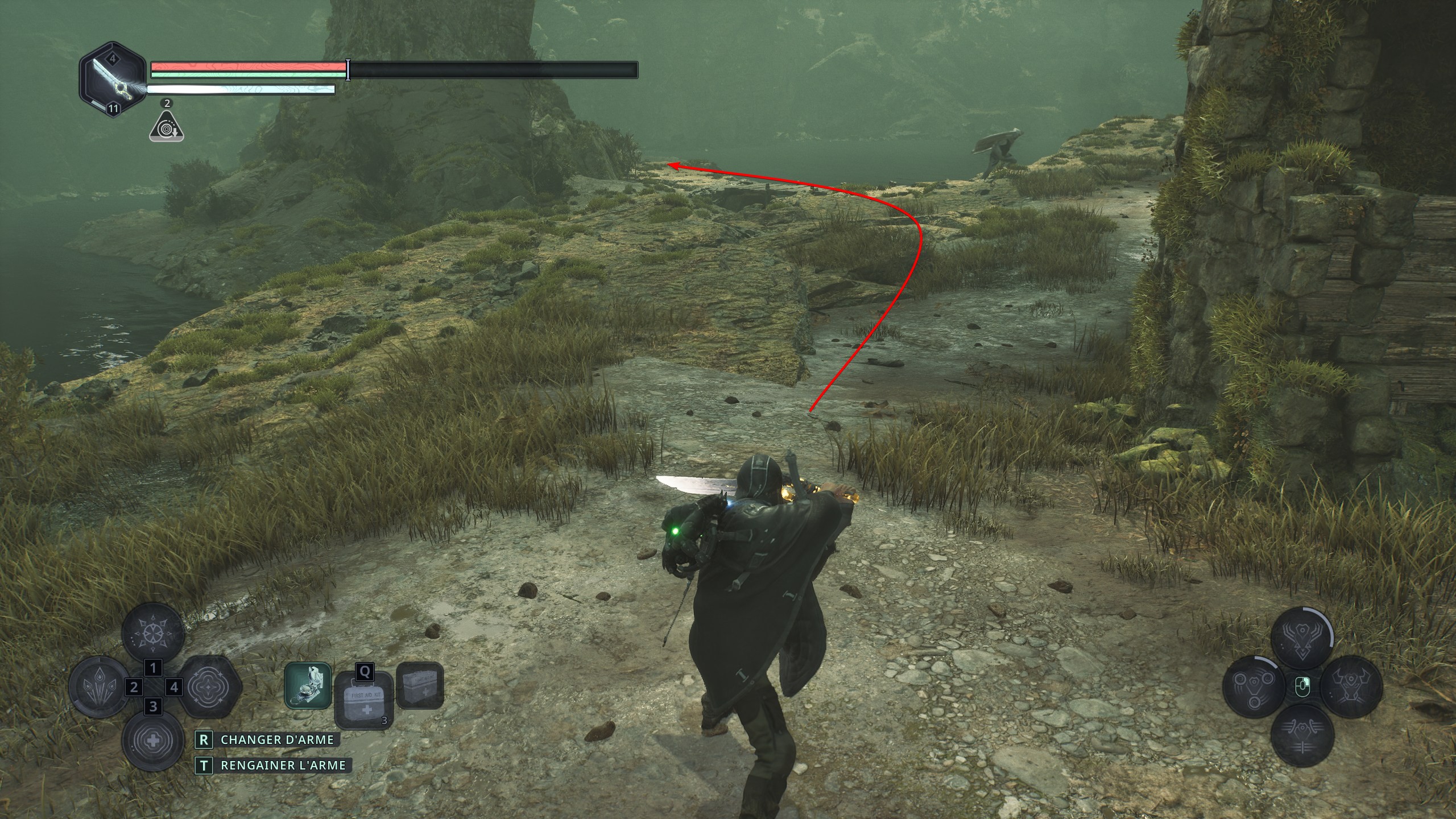Activate the healing cross ability in slot 3

152,741
